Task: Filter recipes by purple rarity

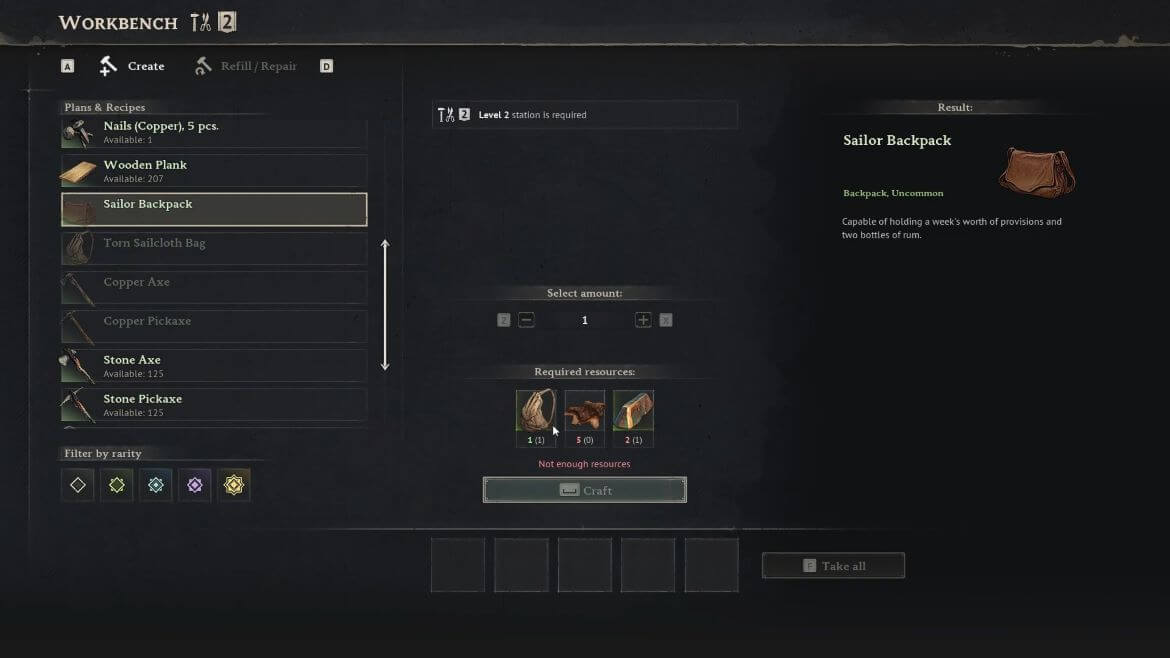Action: click(x=195, y=485)
